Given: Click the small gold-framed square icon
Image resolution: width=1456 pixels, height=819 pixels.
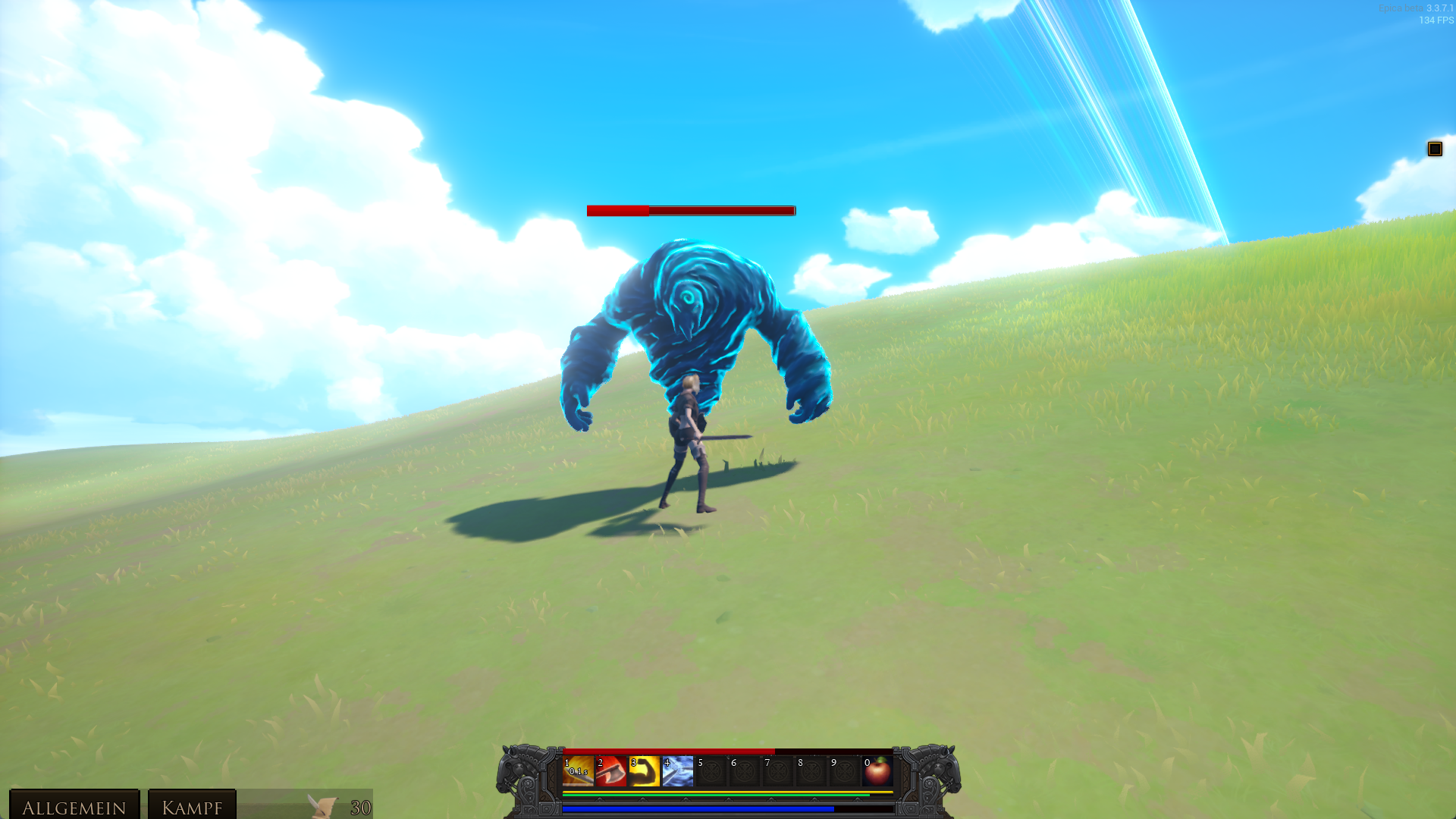Looking at the screenshot, I should pyautogui.click(x=1434, y=149).
